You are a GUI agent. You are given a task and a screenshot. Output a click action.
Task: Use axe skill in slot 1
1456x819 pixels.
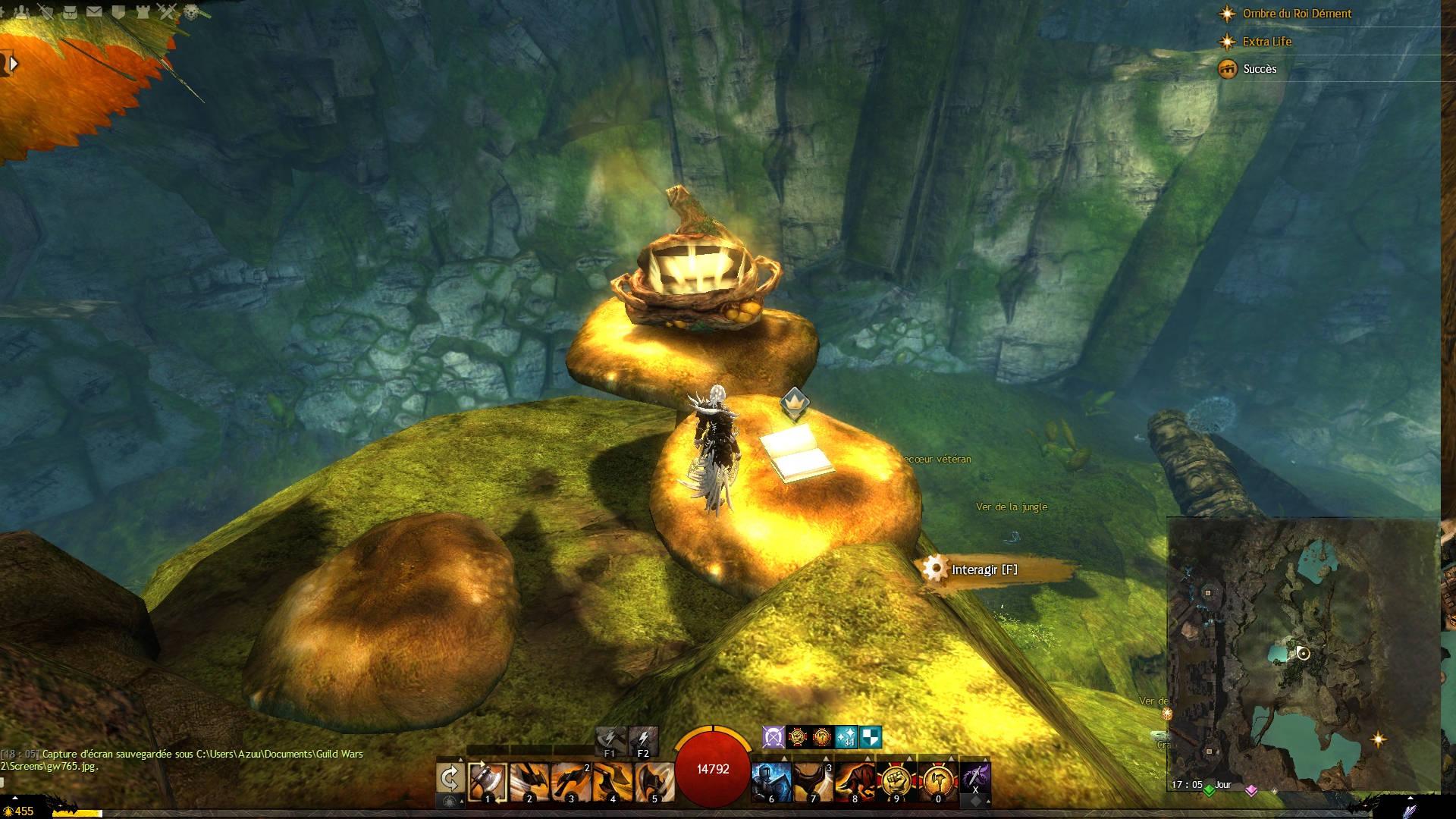[487, 781]
